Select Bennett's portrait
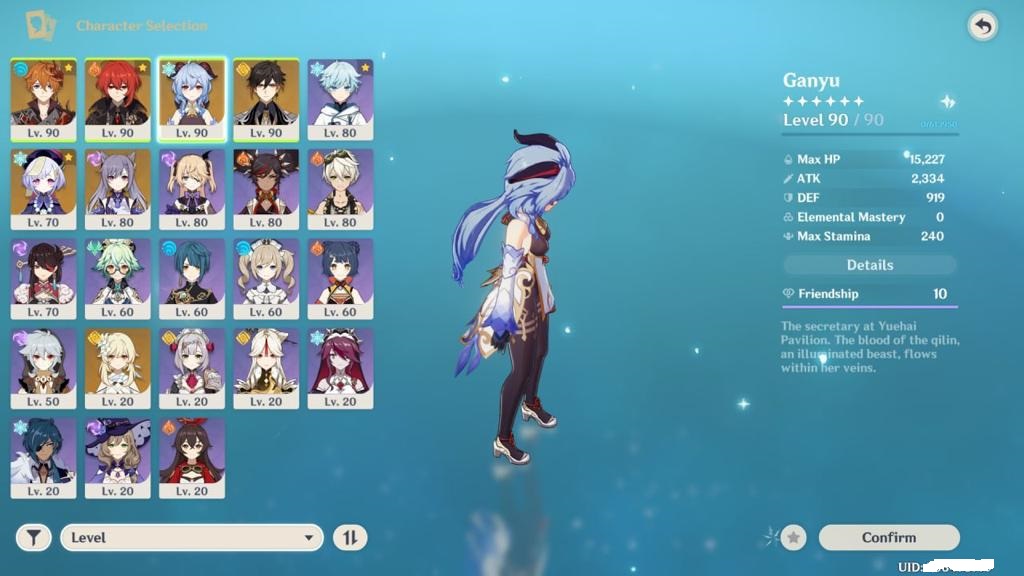This screenshot has height=576, width=1024. (340, 189)
